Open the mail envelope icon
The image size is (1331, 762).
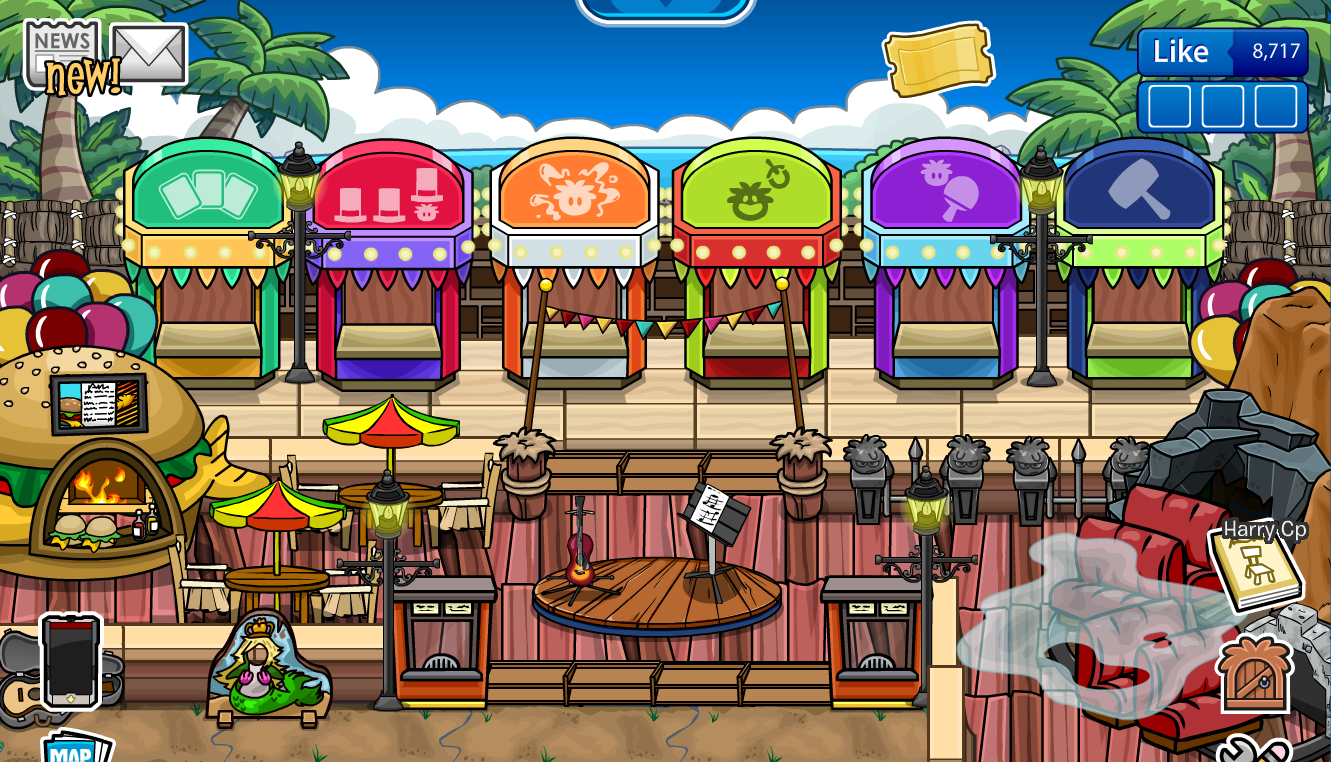152,50
